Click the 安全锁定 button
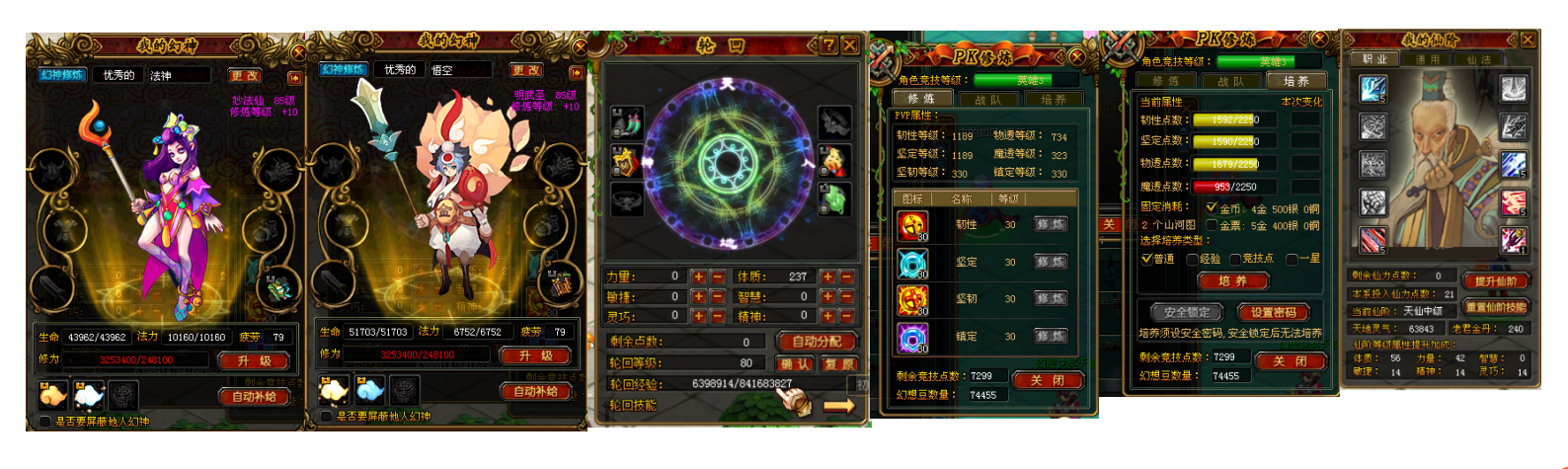 (x=1187, y=312)
